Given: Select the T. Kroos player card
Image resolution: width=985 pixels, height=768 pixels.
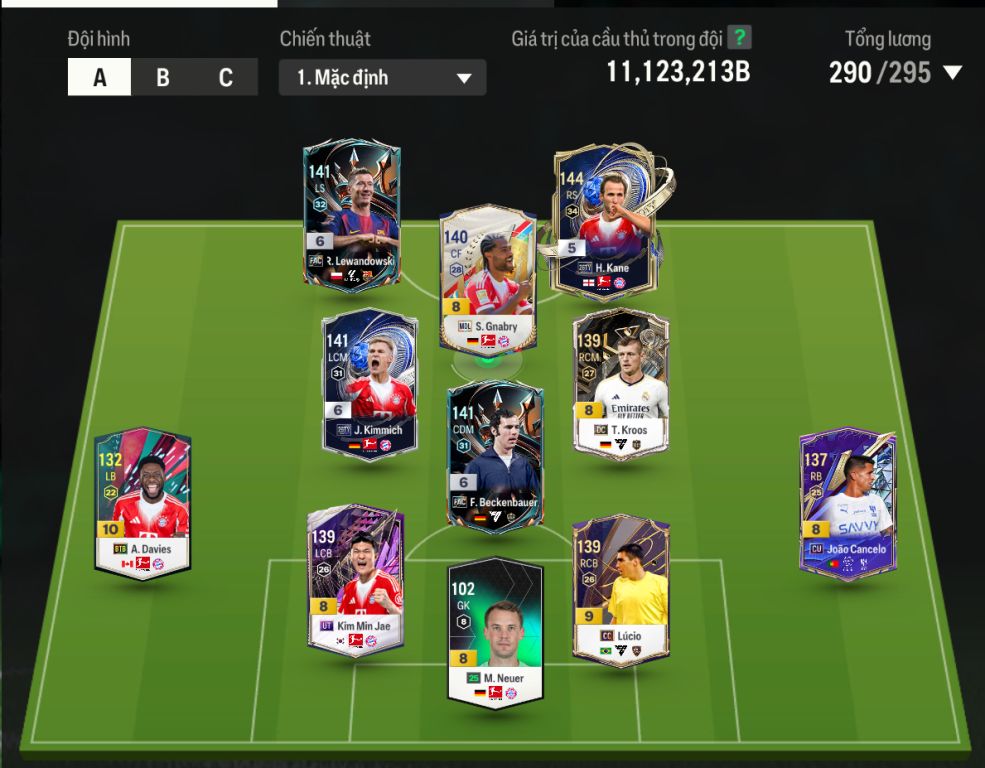Looking at the screenshot, I should [620, 384].
